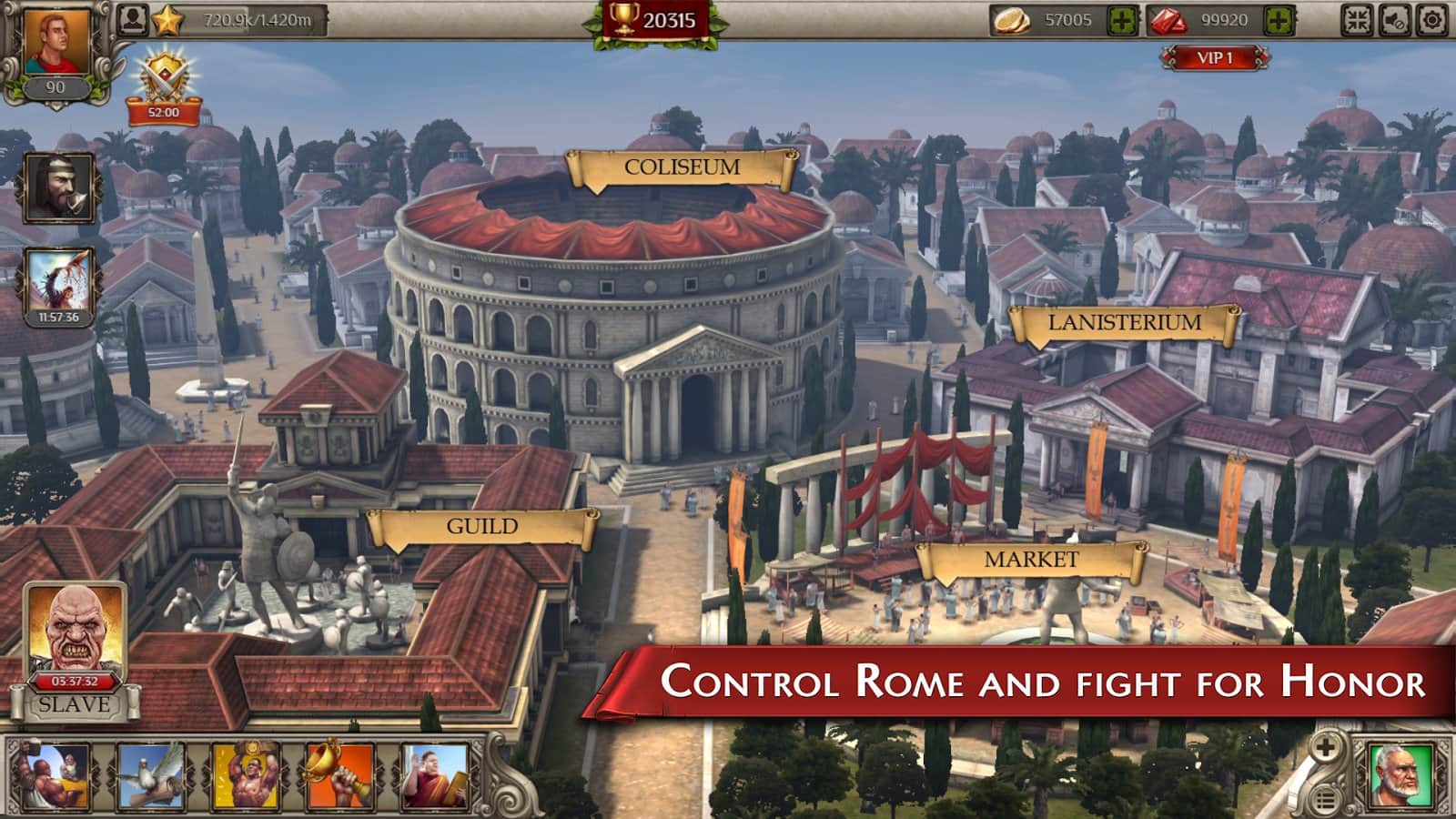Buy more red gems with plus button
The height and width of the screenshot is (819, 1456).
click(1279, 21)
